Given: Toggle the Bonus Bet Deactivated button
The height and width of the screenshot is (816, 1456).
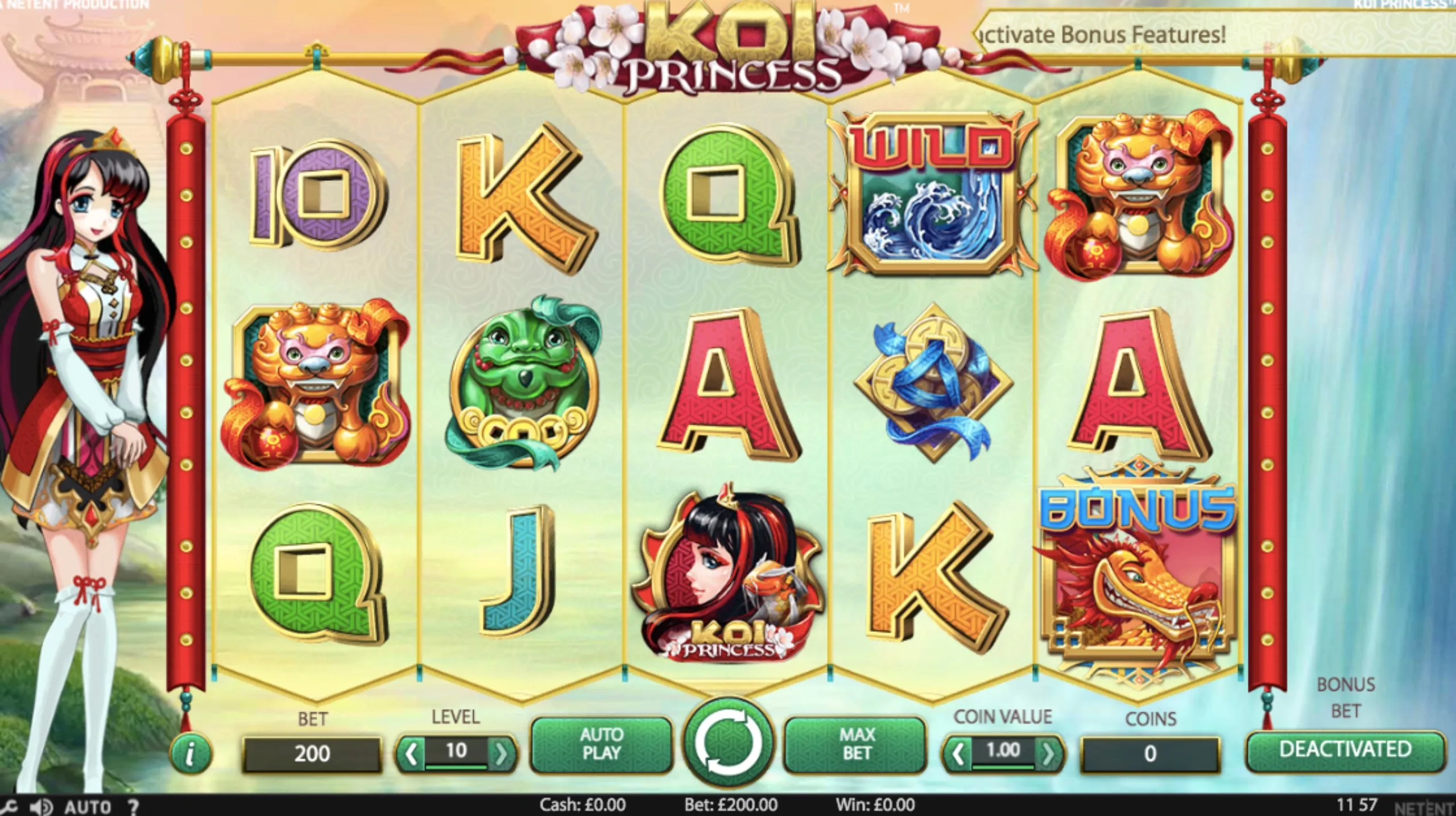Looking at the screenshot, I should [x=1345, y=750].
